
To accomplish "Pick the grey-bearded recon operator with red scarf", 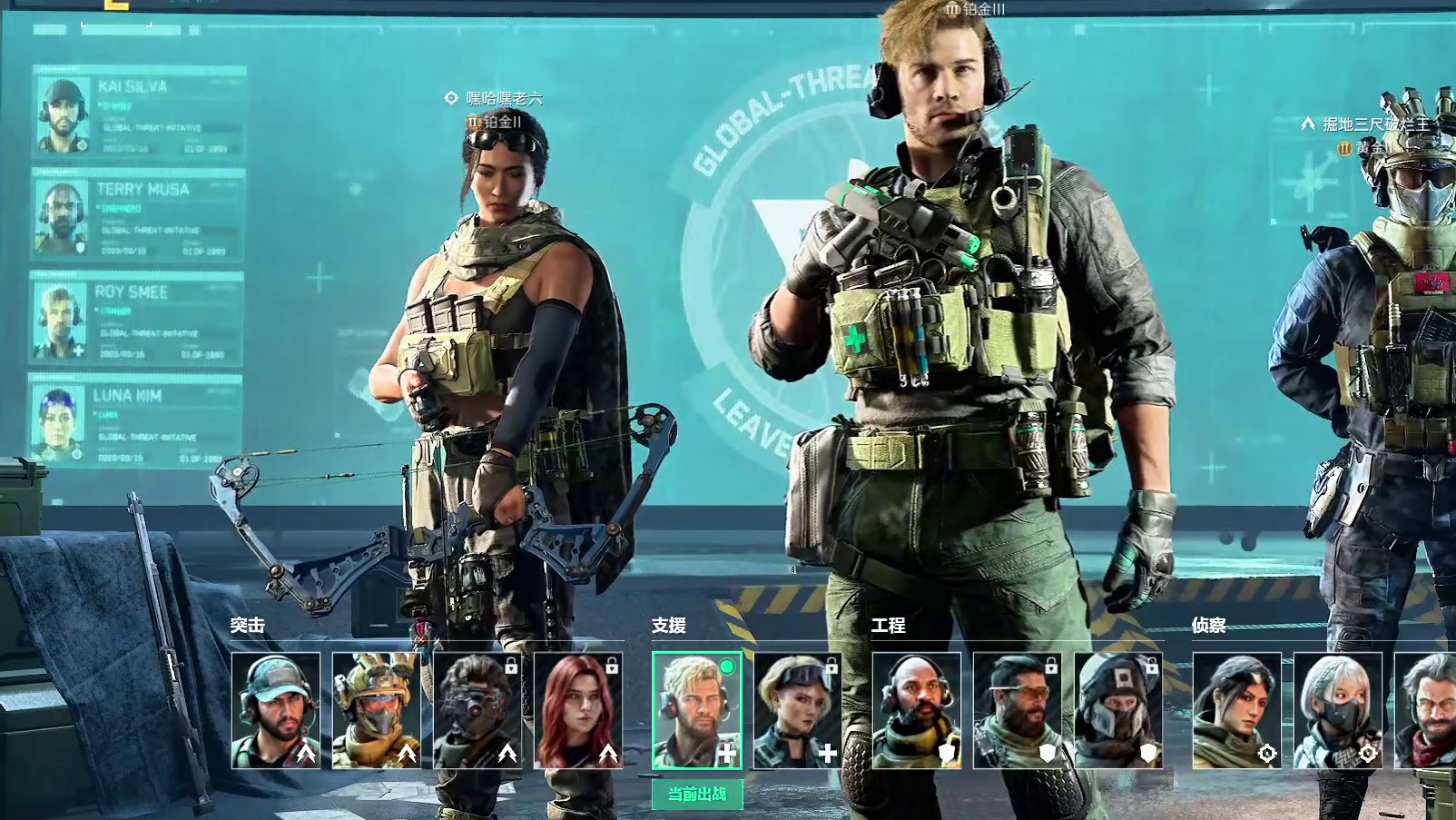I will click(x=1427, y=710).
